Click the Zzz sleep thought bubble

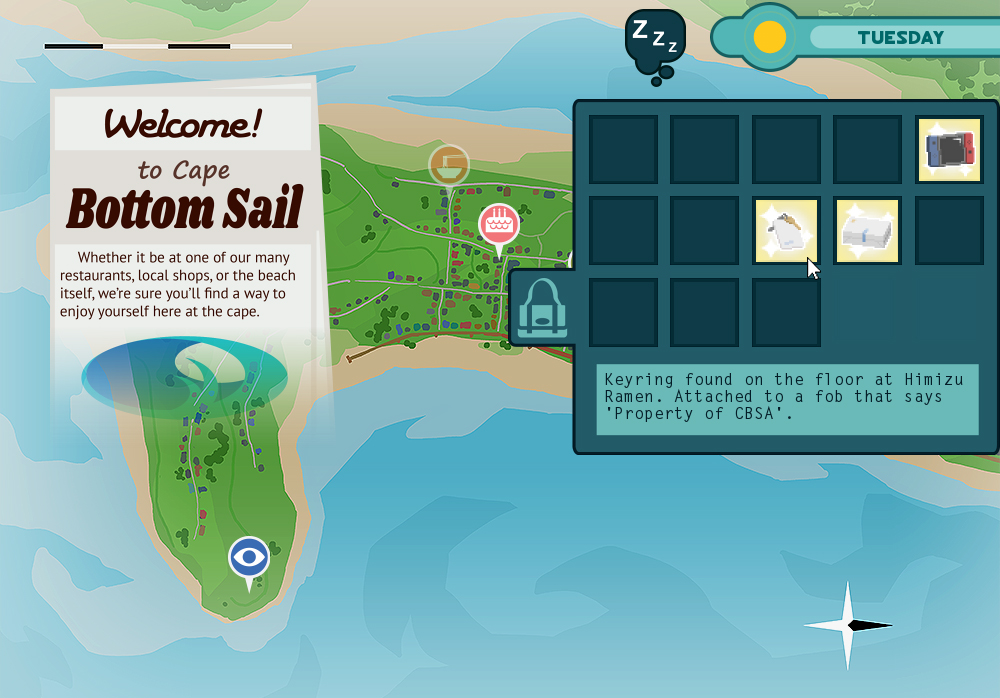(654, 40)
